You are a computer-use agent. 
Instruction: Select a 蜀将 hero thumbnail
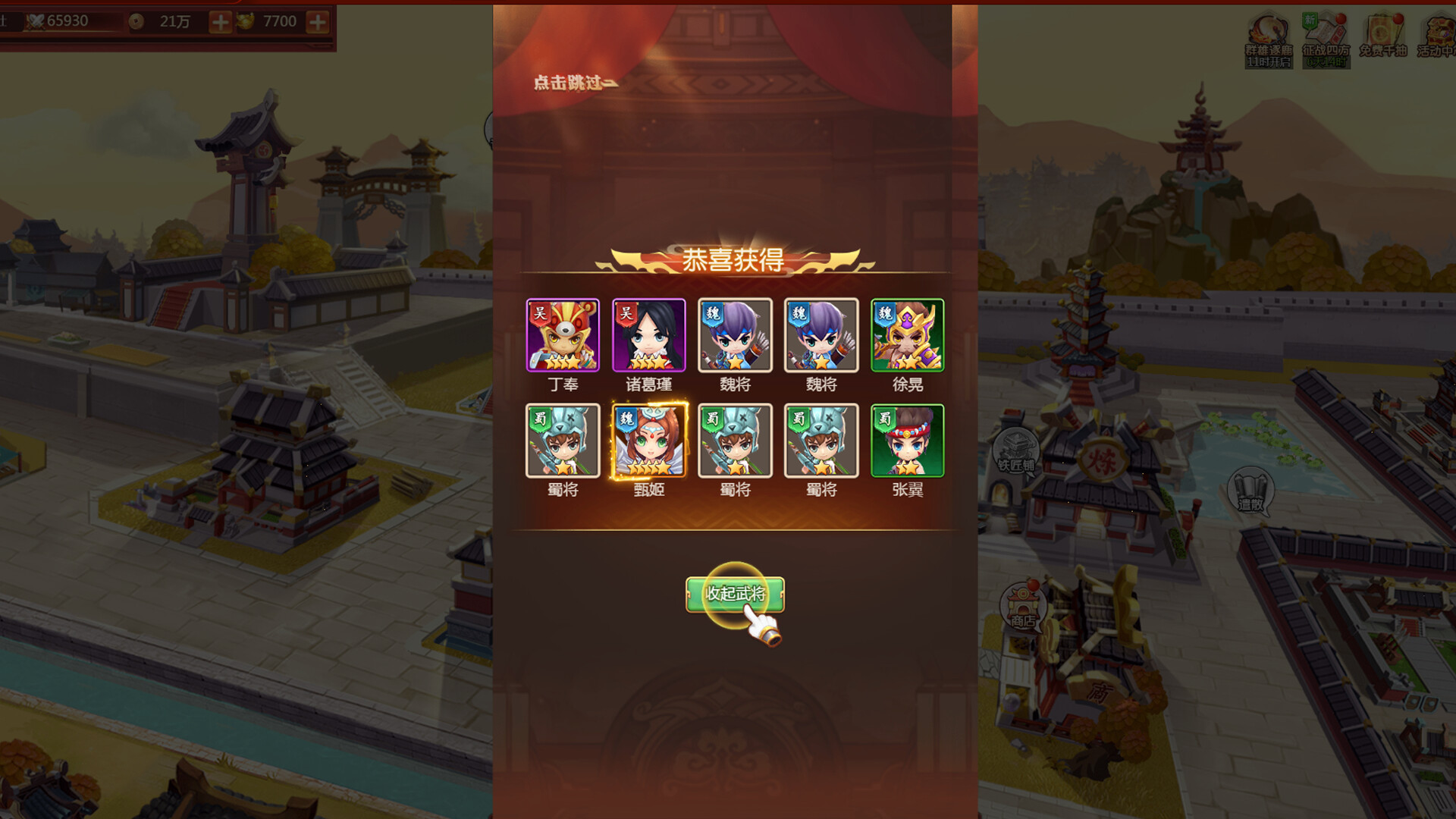pyautogui.click(x=564, y=441)
